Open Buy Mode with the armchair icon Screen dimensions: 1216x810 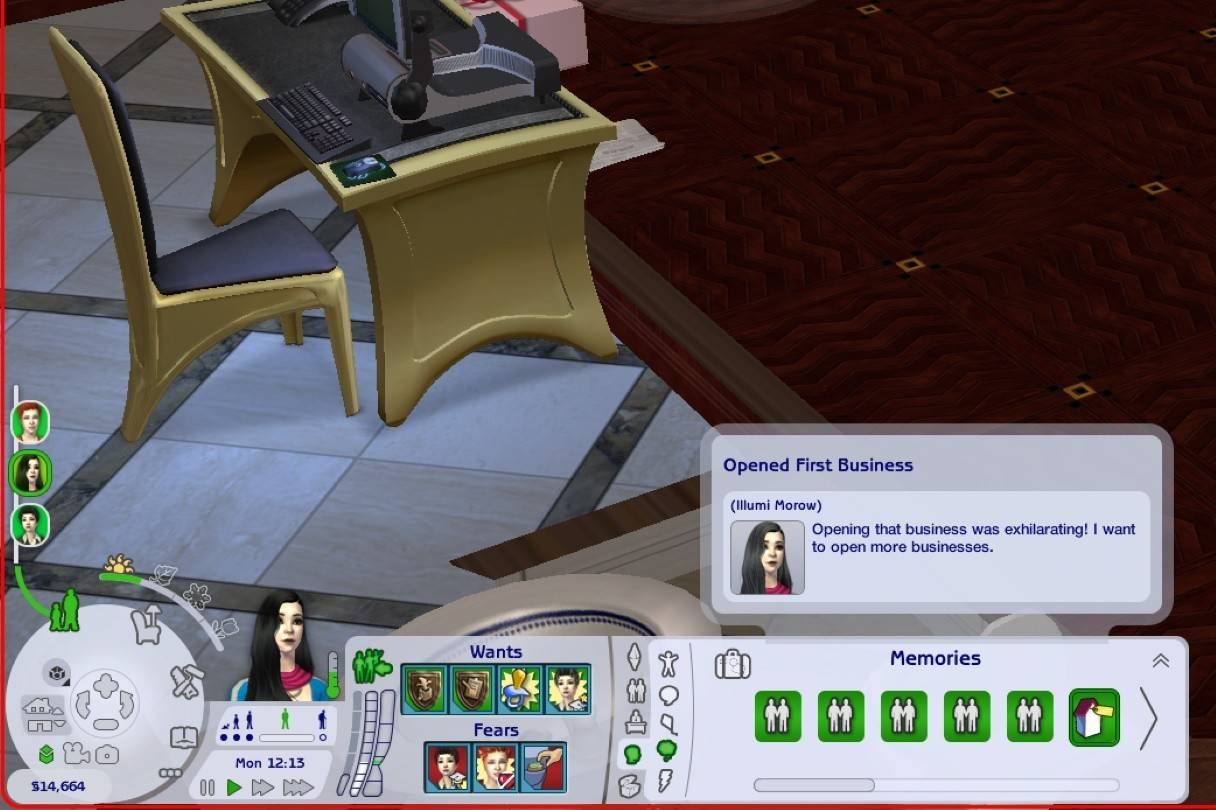[x=148, y=626]
